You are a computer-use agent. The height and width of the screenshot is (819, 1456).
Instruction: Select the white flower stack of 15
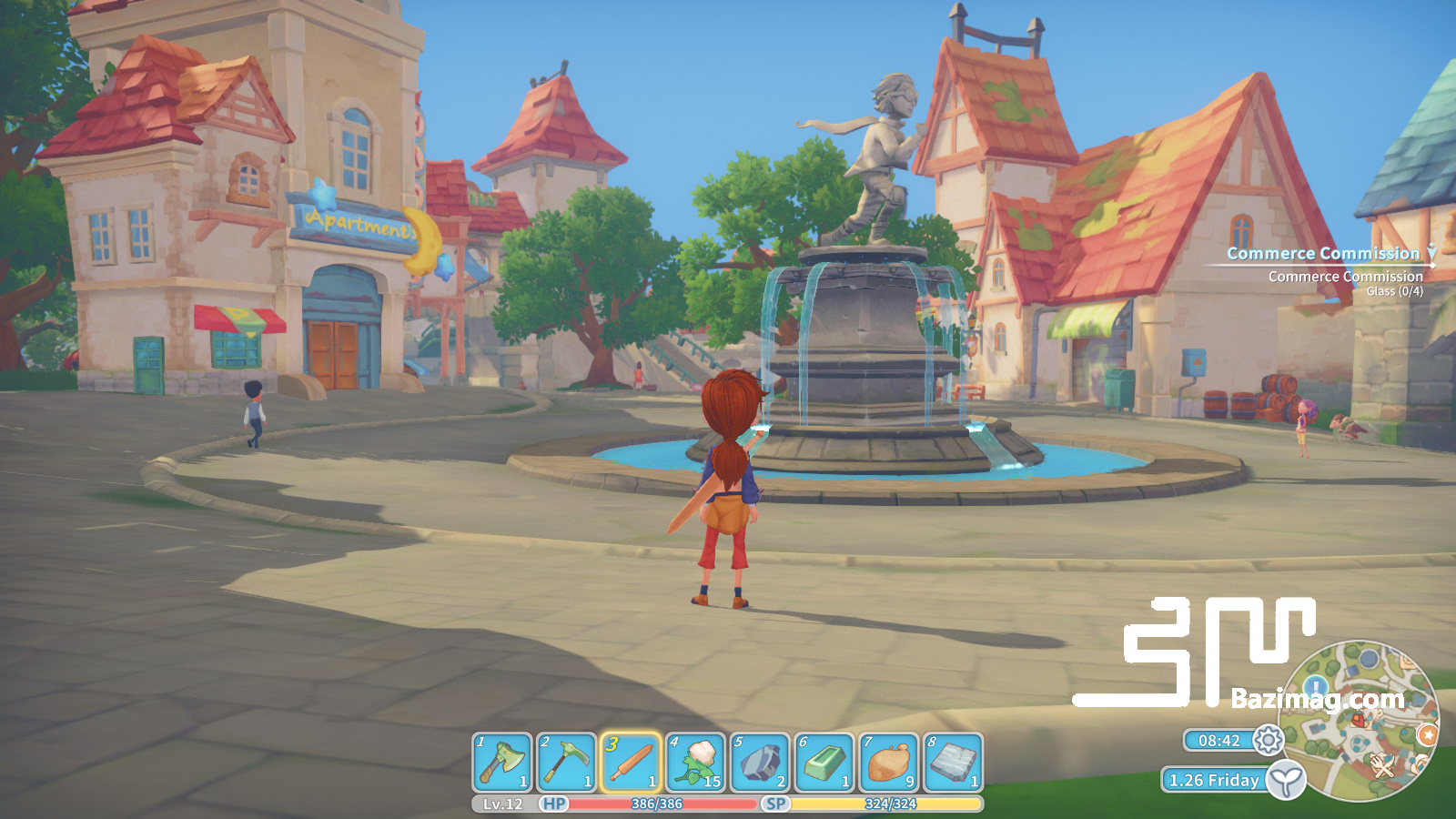(x=696, y=763)
